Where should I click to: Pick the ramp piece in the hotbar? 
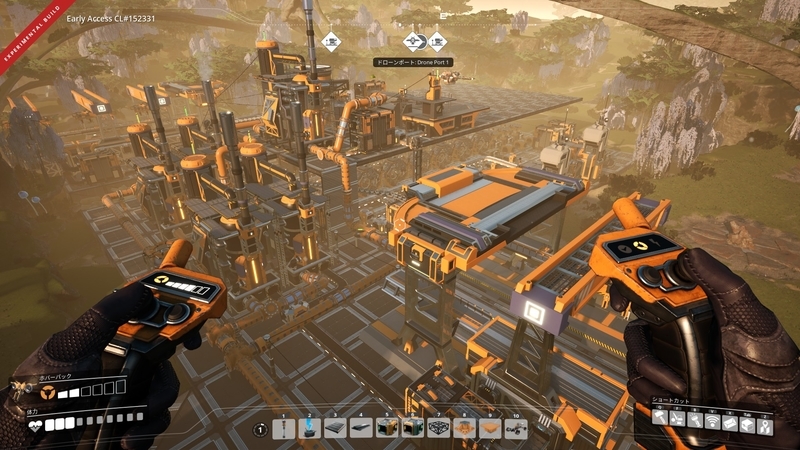click(x=361, y=428)
